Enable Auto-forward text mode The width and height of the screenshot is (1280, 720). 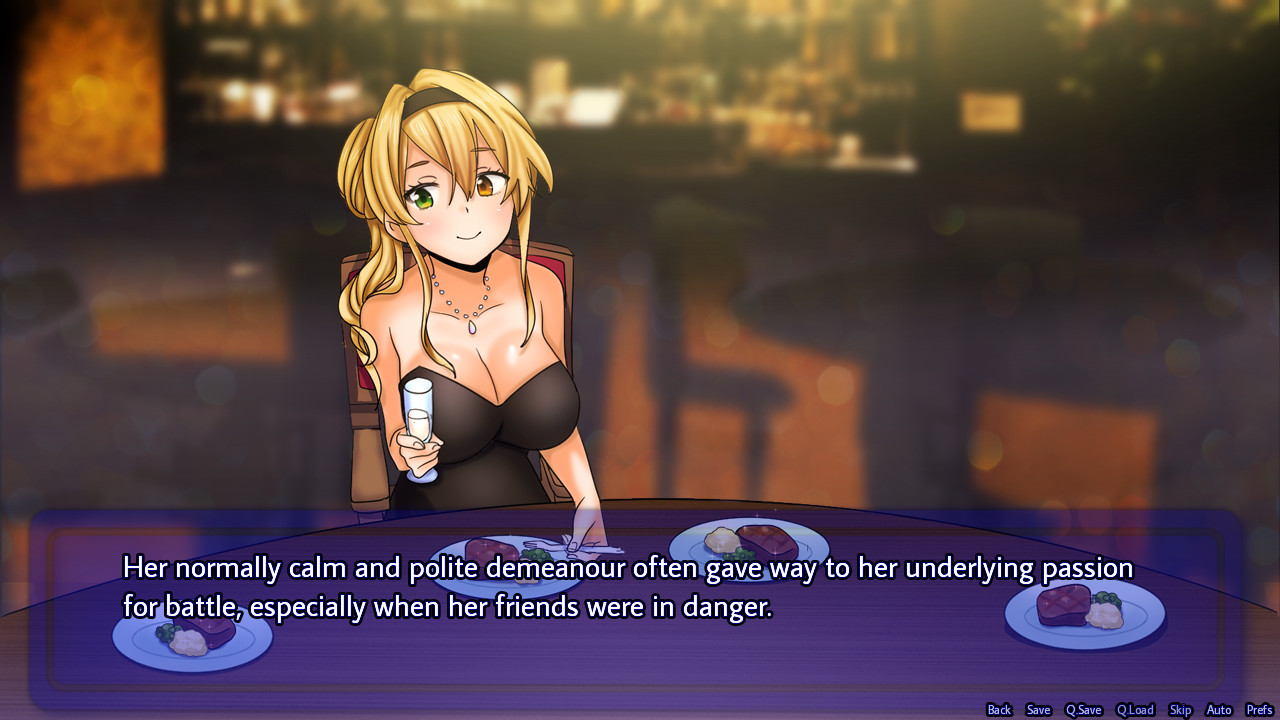point(1218,709)
